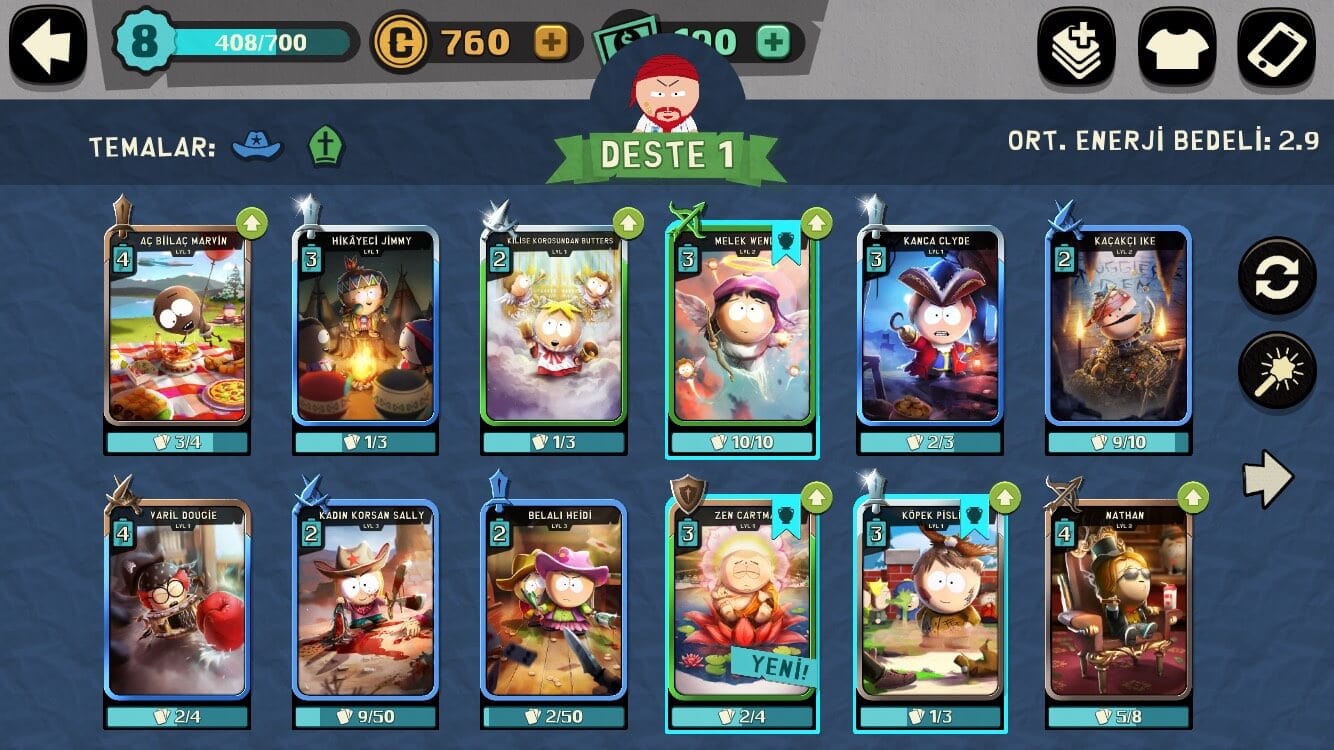The width and height of the screenshot is (1334, 750).
Task: Tap the player avatar portrait
Action: [x=667, y=87]
